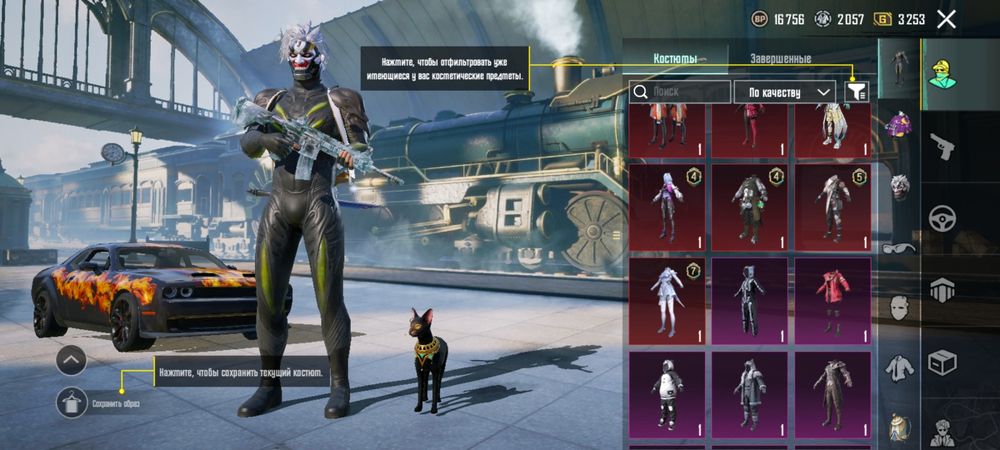
Task: Open the По качеству sort dropdown
Action: 785,92
